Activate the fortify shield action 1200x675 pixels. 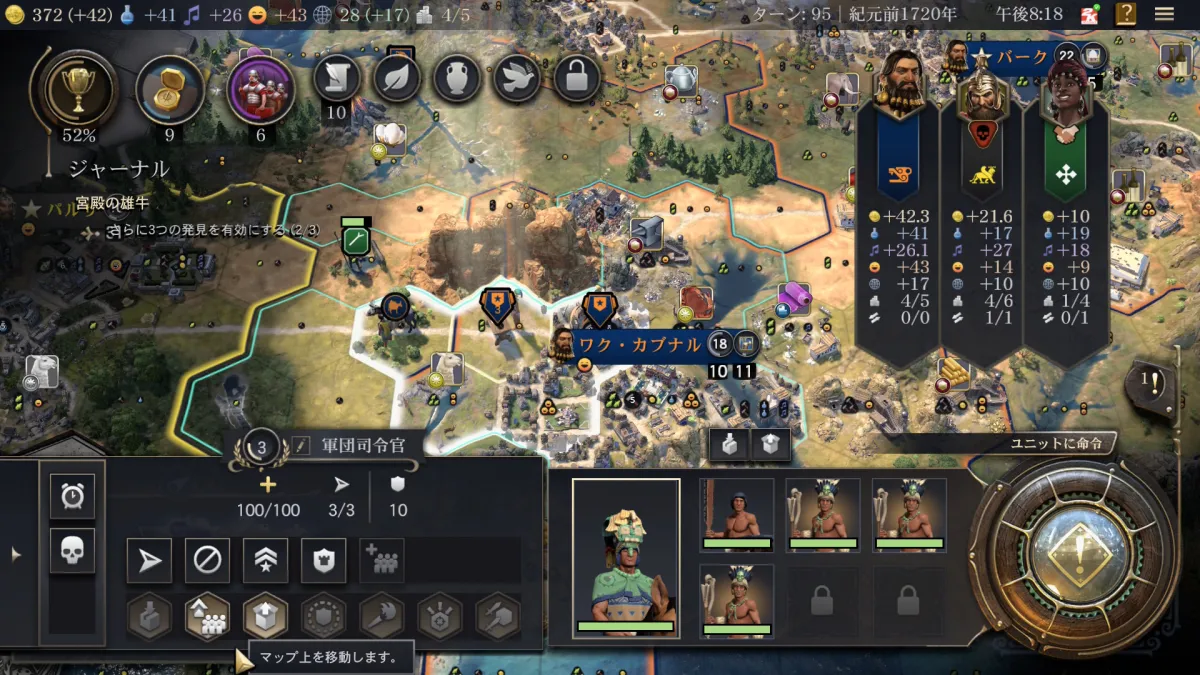pos(323,561)
